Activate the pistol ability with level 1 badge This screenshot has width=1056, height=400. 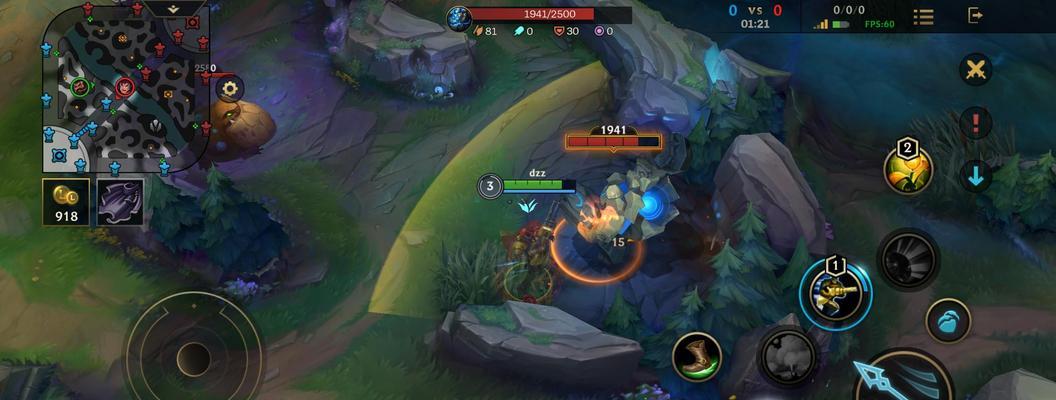pyautogui.click(x=836, y=293)
